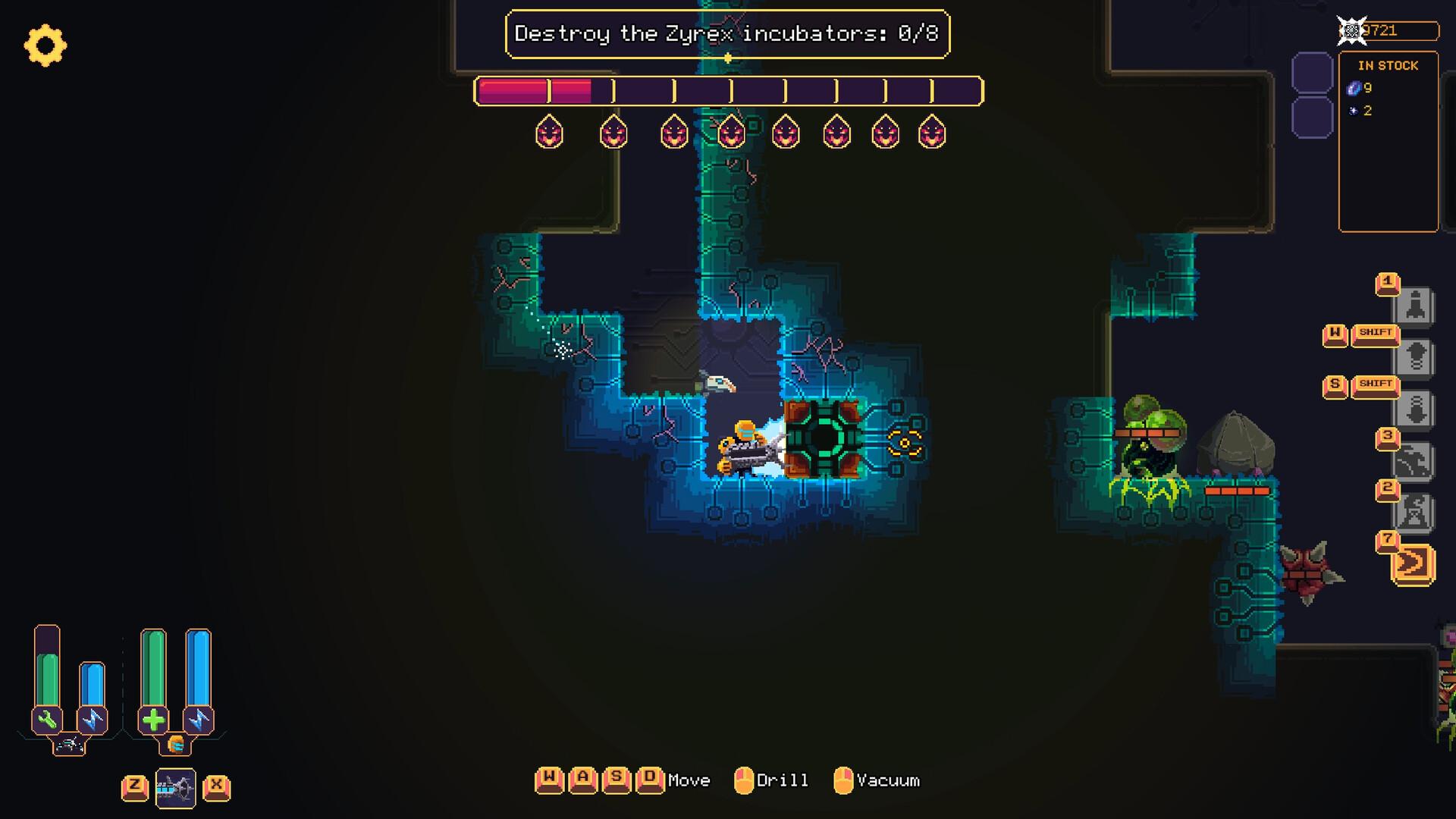Click the quest banner 'Destroy the Zyrex incubators: 0/8'
The height and width of the screenshot is (819, 1456).
728,33
